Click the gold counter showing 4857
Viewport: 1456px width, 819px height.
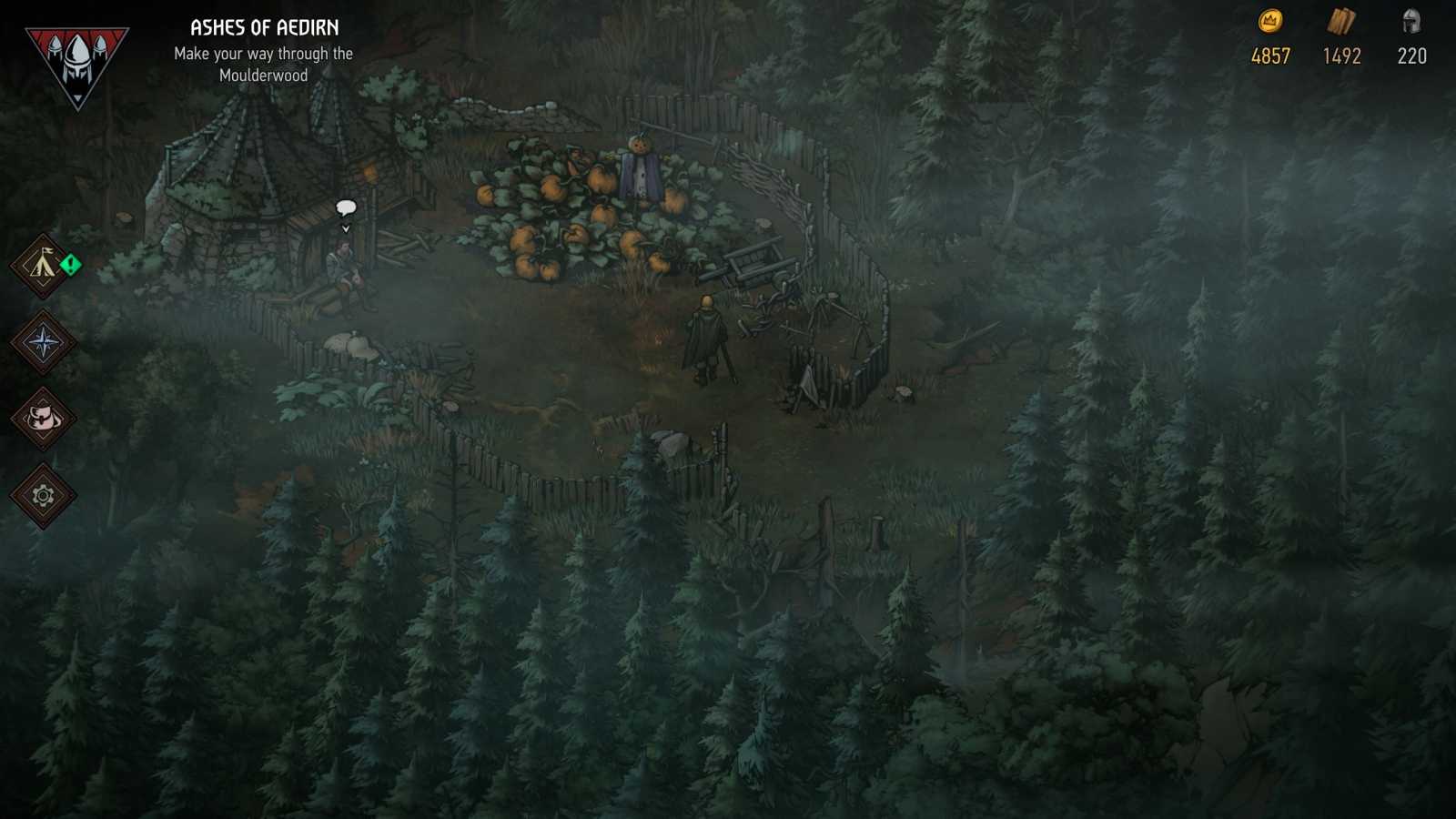pos(1269,56)
